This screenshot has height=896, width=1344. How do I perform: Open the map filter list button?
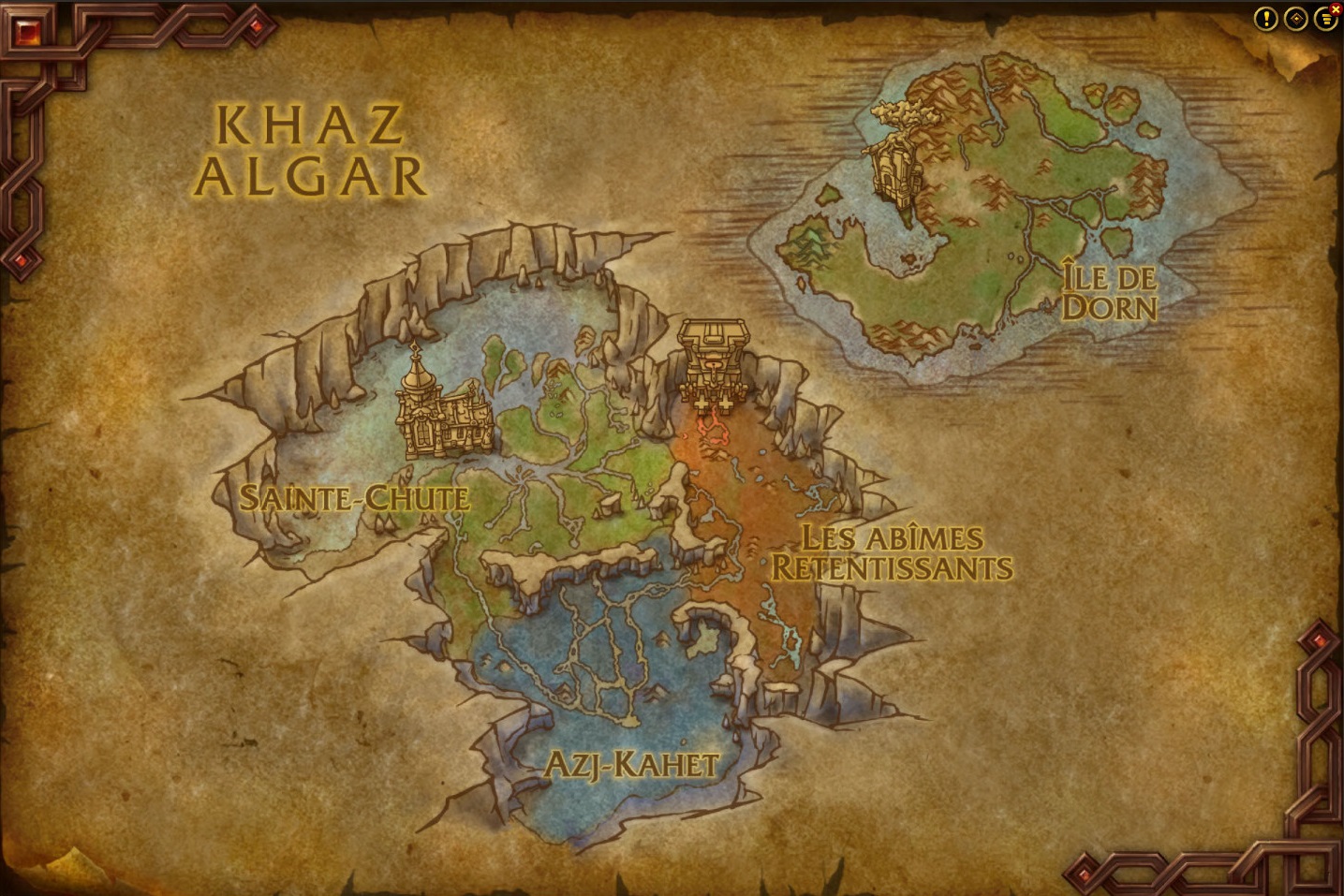(1324, 19)
